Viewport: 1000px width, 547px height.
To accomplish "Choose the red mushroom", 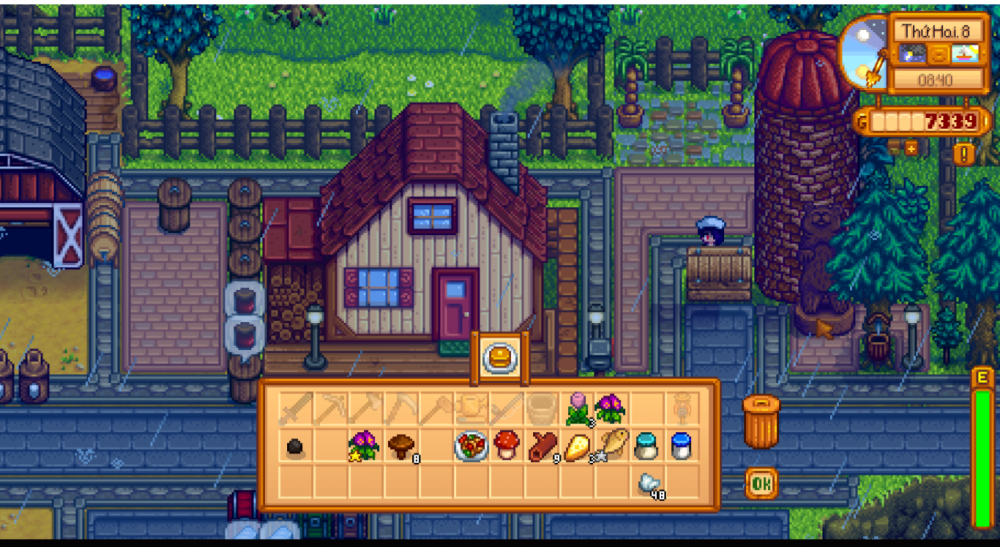I will point(505,444).
